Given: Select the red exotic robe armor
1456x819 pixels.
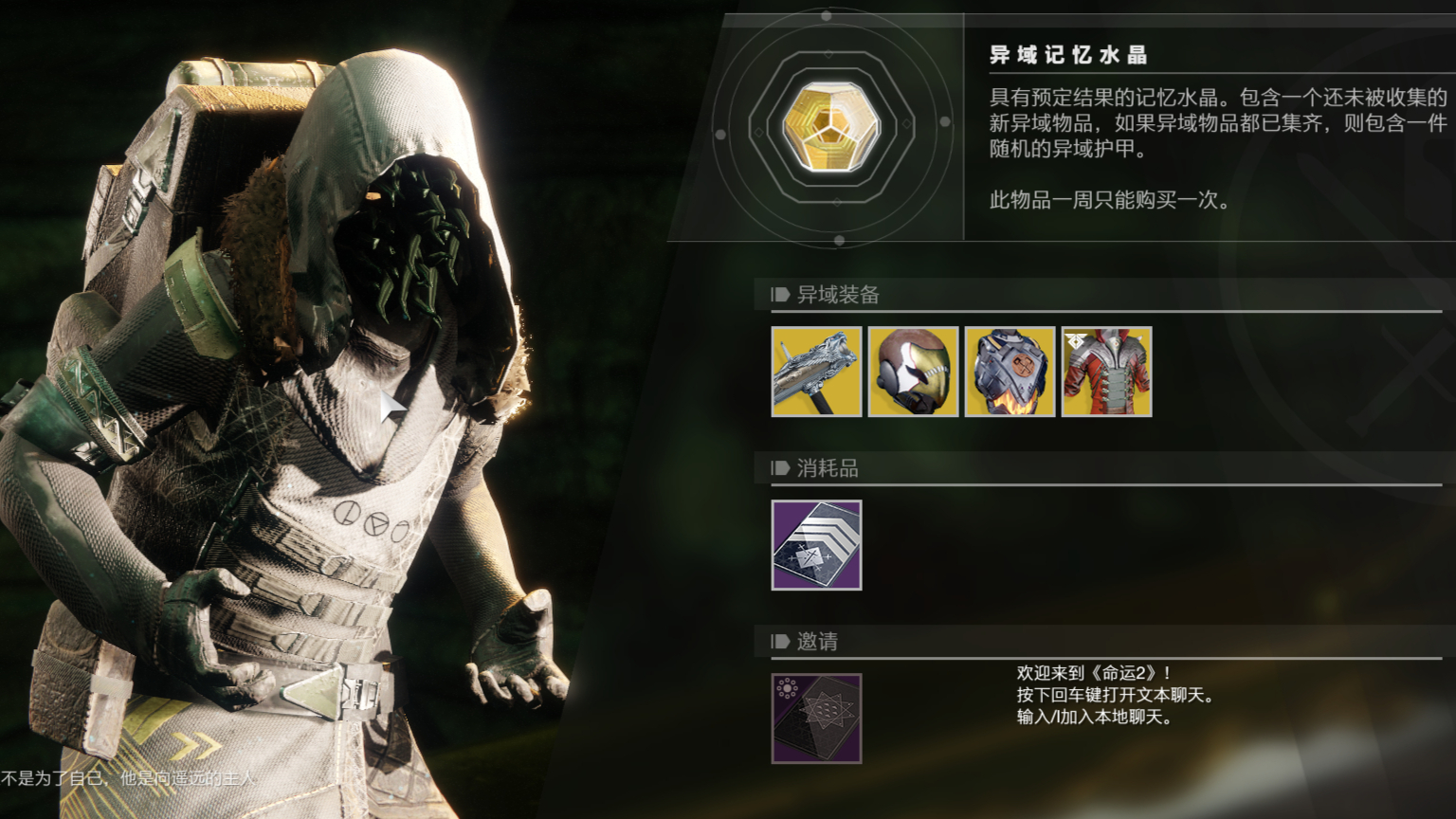Looking at the screenshot, I should click(x=1106, y=372).
